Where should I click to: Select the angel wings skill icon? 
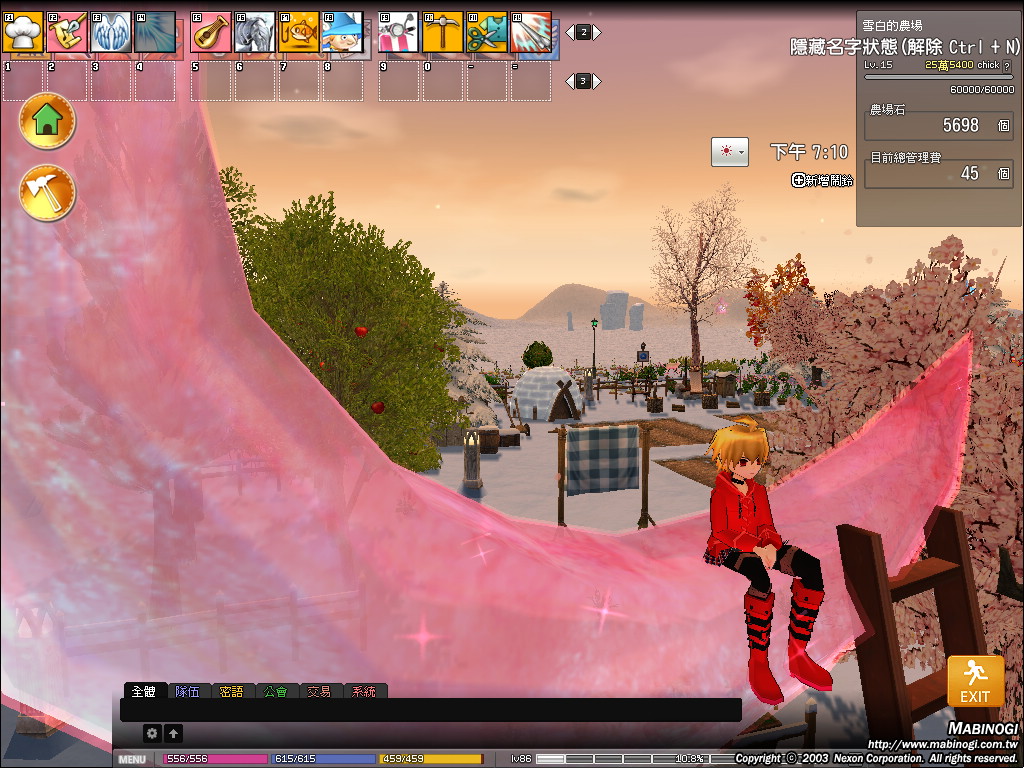pos(111,32)
